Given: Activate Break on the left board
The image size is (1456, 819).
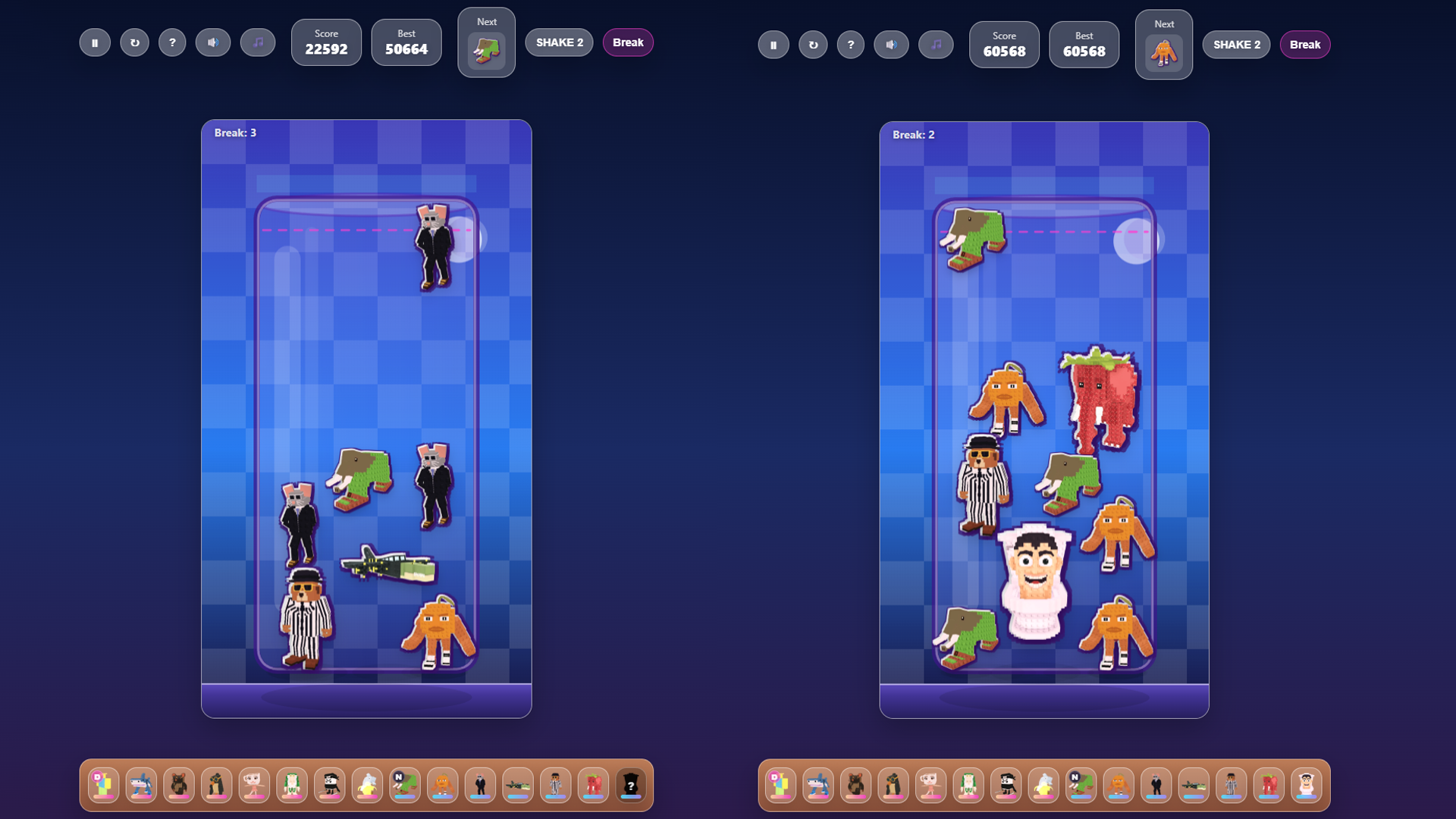Looking at the screenshot, I should click(x=627, y=42).
